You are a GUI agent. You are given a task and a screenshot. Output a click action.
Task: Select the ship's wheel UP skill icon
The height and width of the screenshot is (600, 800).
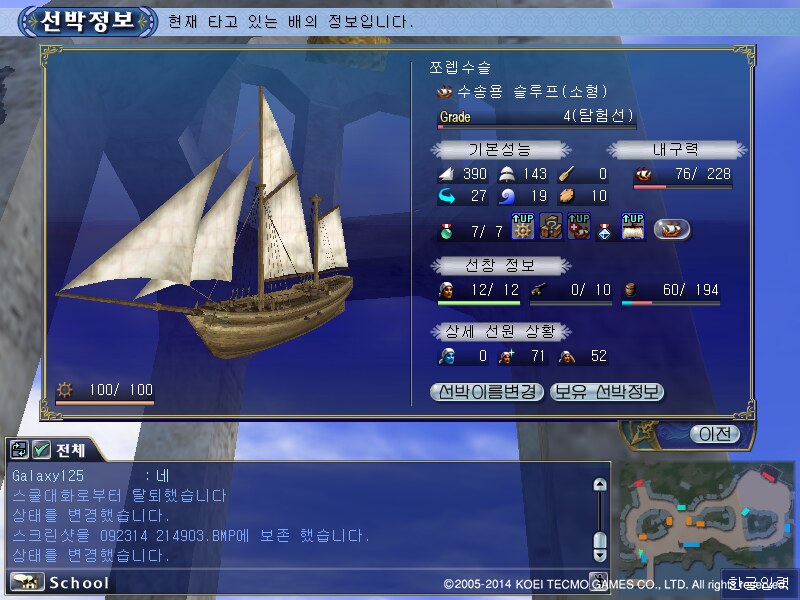point(522,228)
